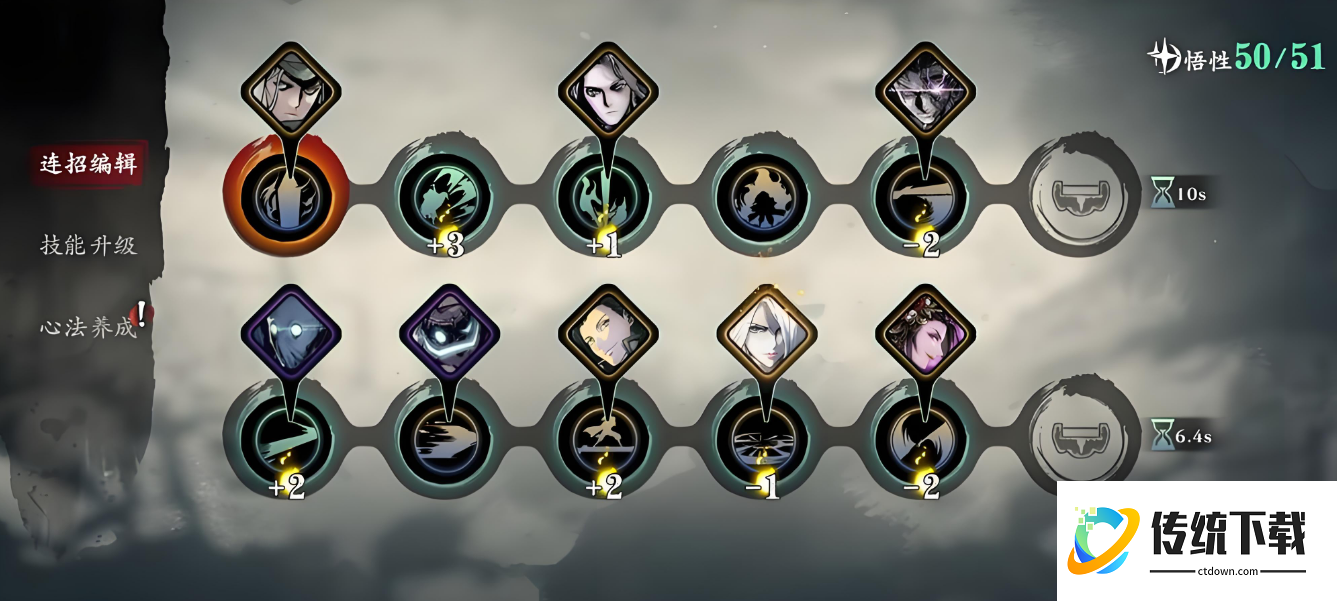Viewport: 1337px width, 601px height.
Task: Select the orange-highlighted first skill node
Action: click(286, 195)
